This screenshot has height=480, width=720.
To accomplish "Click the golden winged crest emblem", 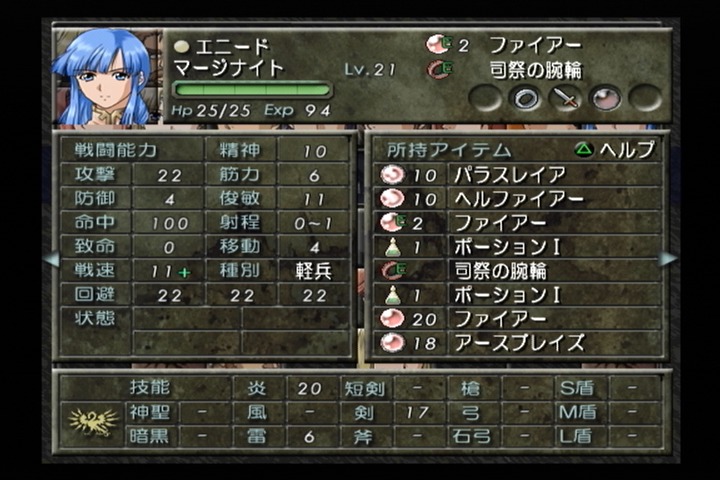I will (x=93, y=422).
